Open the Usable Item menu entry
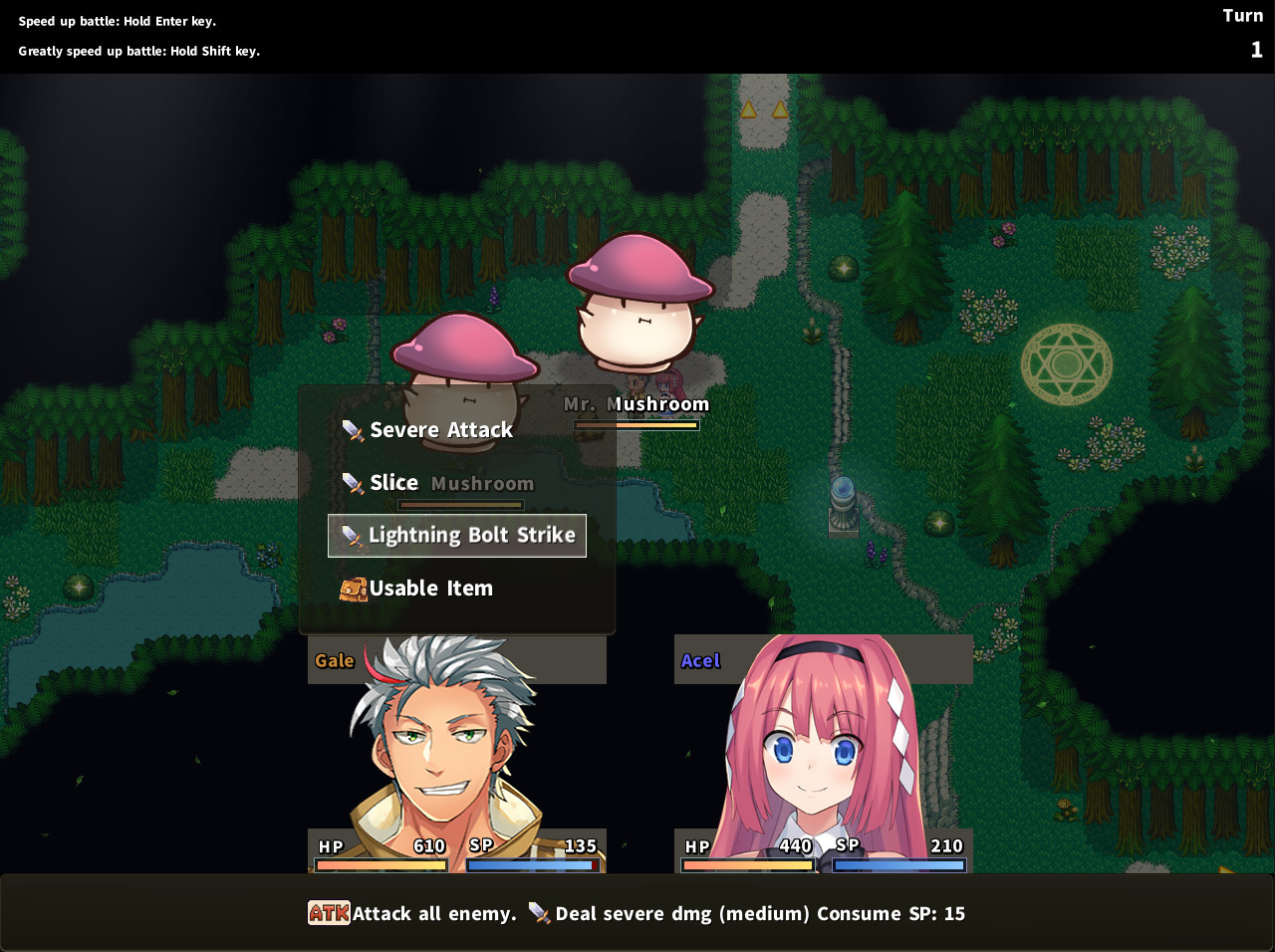 [x=431, y=588]
